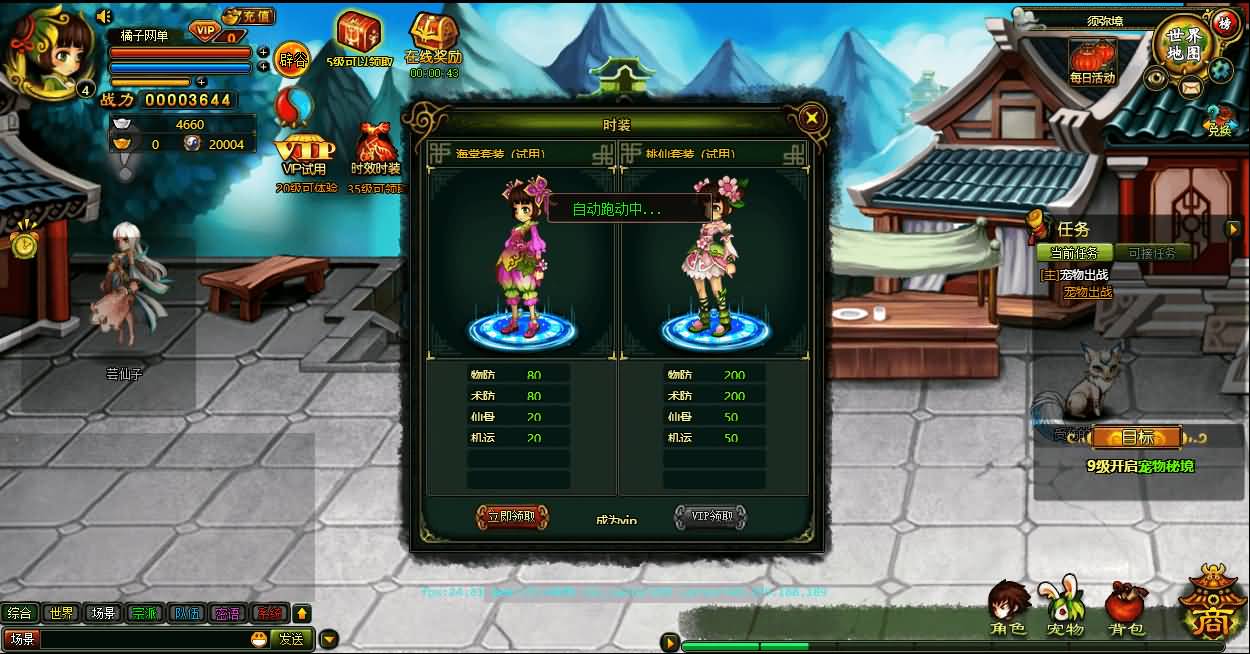Viewport: 1250px width, 654px height.
Task: Open 每日活动 daily activities
Action: coord(1092,60)
